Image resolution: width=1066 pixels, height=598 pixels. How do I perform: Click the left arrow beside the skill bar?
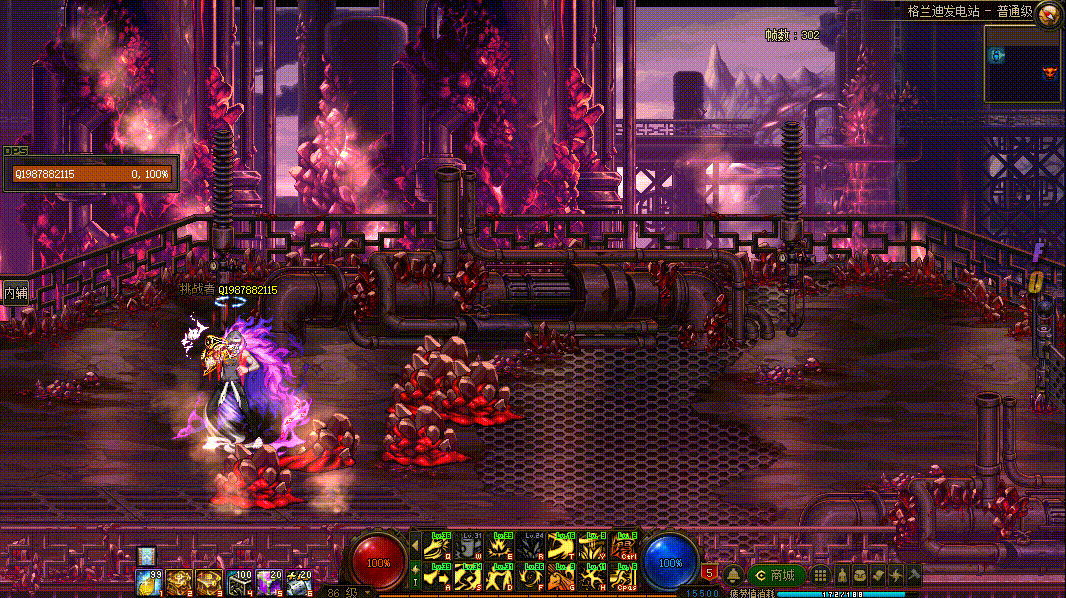click(416, 546)
